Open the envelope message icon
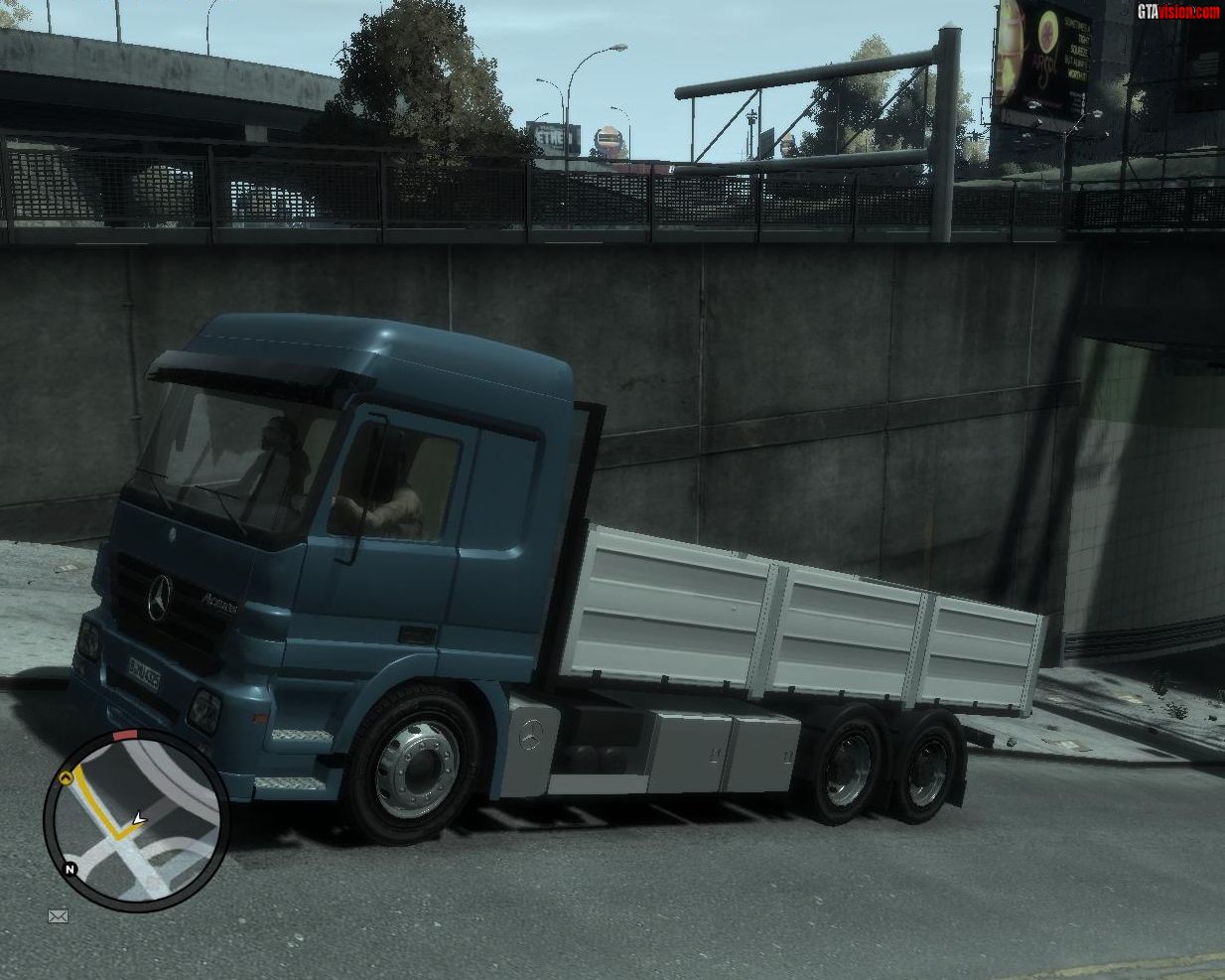 click(58, 916)
